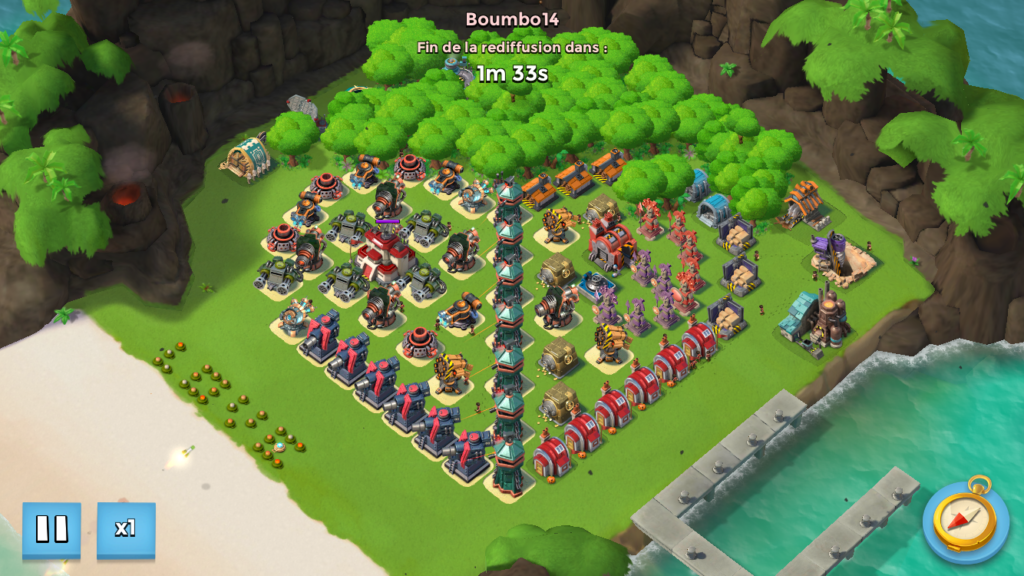
Task: Pause the replay playback
Action: point(51,529)
